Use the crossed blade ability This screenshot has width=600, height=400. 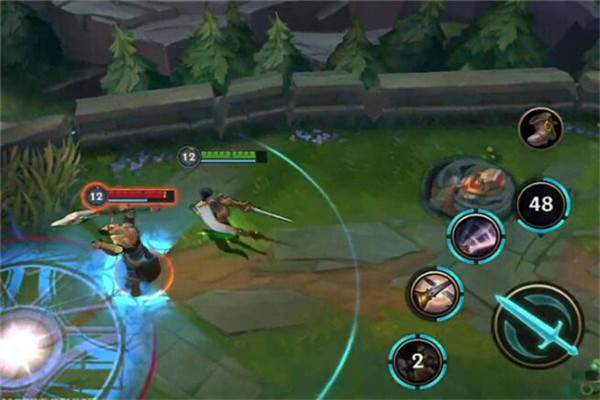coord(435,294)
